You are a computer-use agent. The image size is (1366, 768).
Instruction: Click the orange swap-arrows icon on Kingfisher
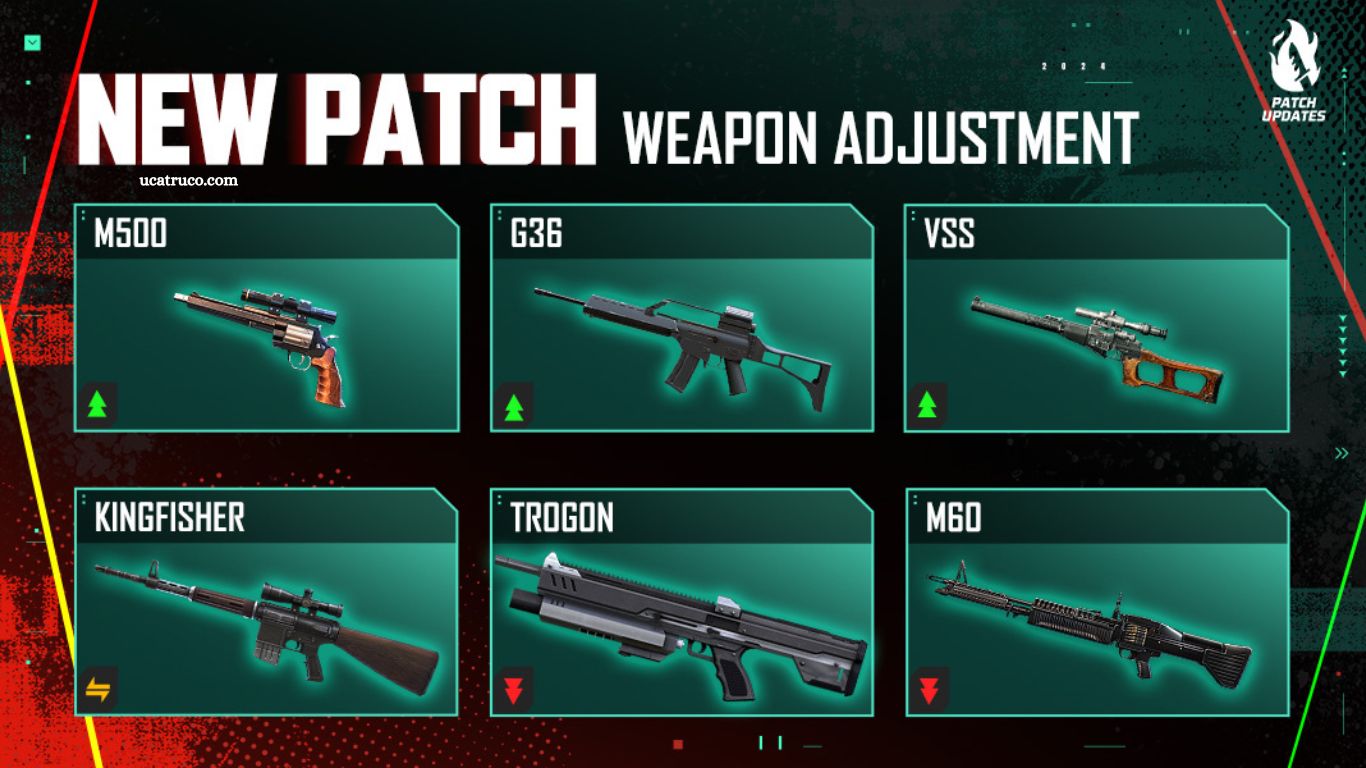(x=99, y=688)
